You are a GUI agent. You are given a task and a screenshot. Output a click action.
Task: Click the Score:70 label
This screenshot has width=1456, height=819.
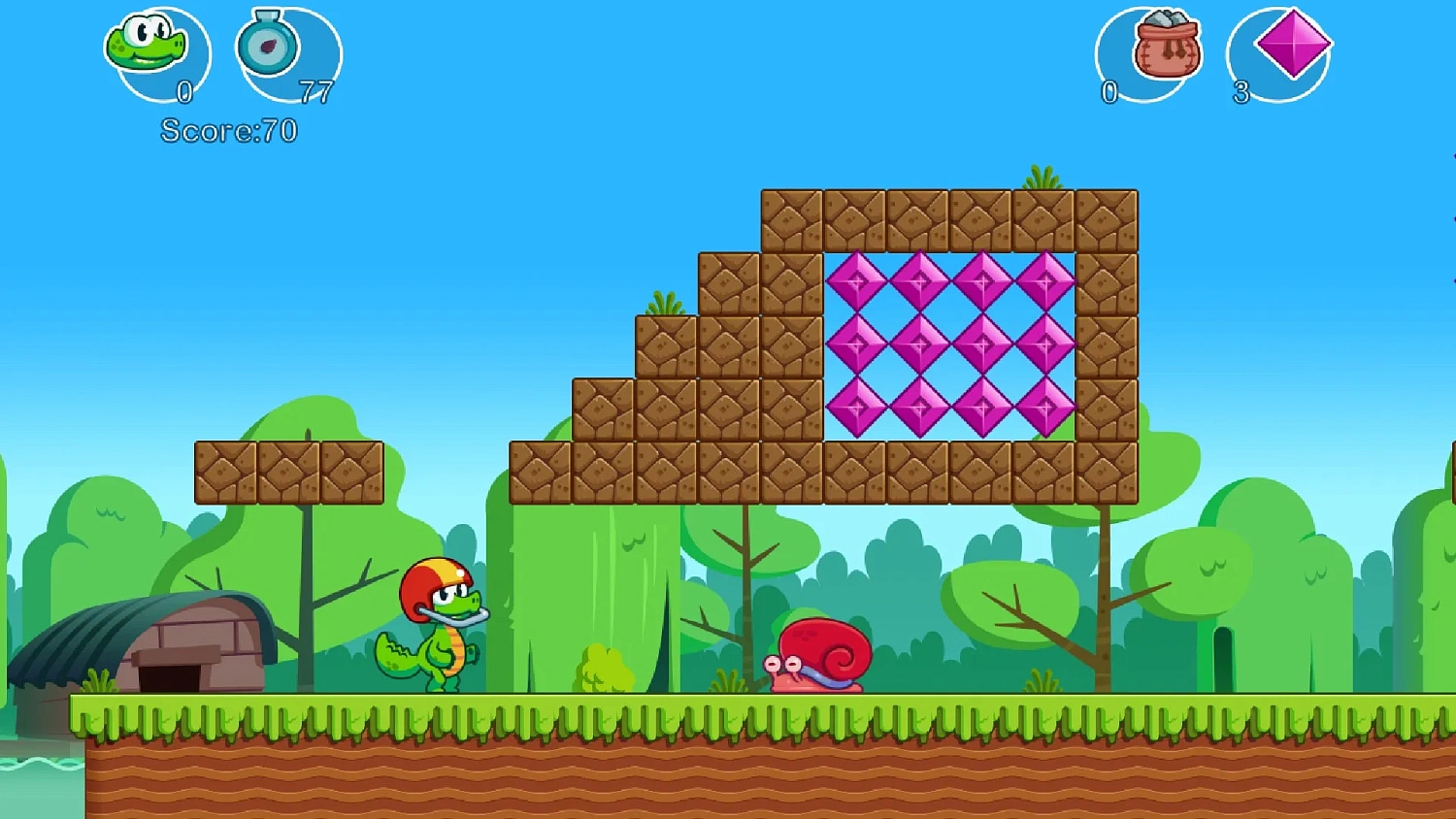tap(228, 128)
